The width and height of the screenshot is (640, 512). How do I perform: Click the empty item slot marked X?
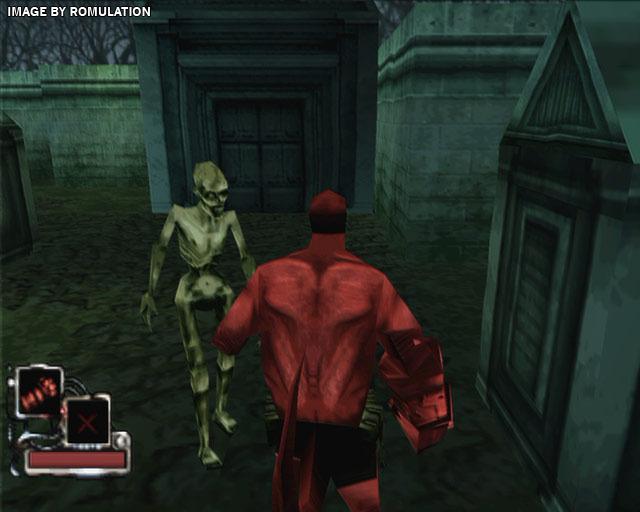tap(88, 421)
